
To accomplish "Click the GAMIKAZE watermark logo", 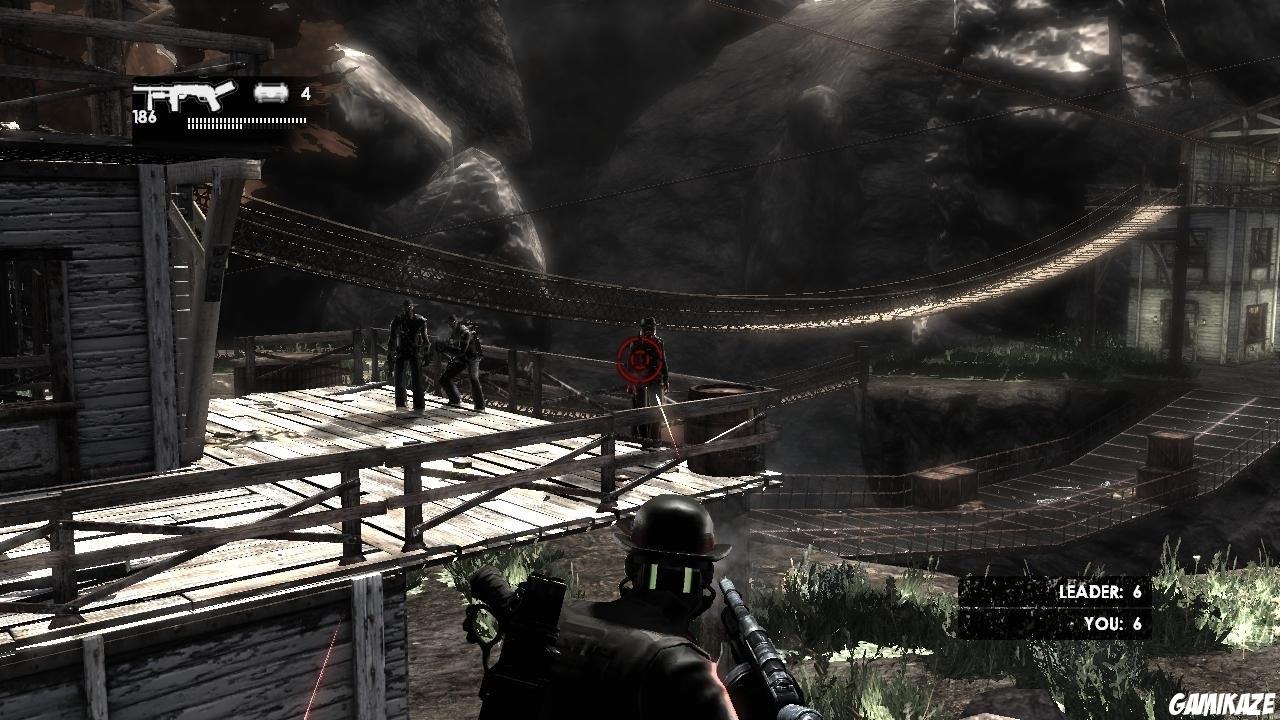I will pos(1221,705).
